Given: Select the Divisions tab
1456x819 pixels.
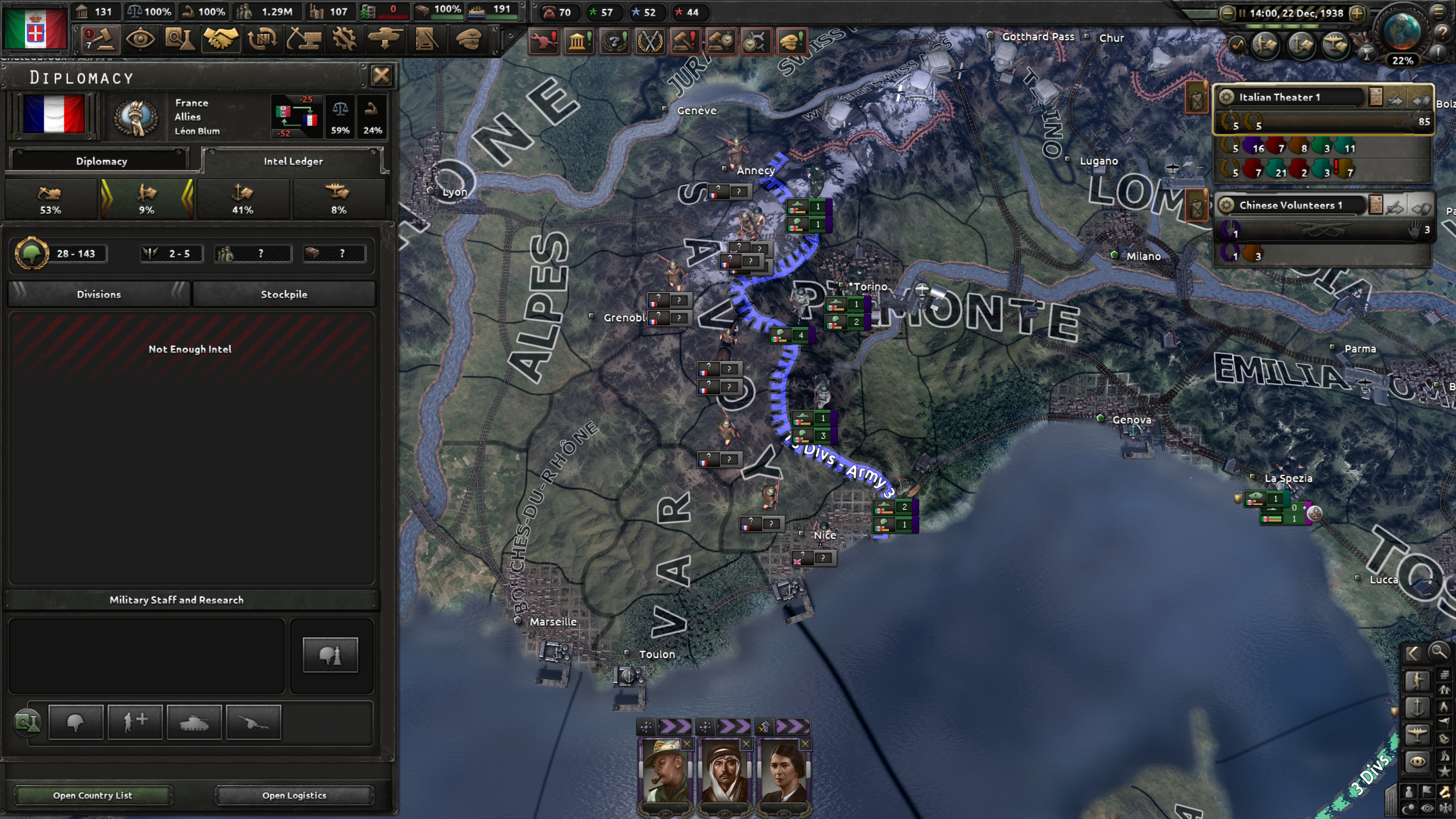Looking at the screenshot, I should [x=99, y=294].
